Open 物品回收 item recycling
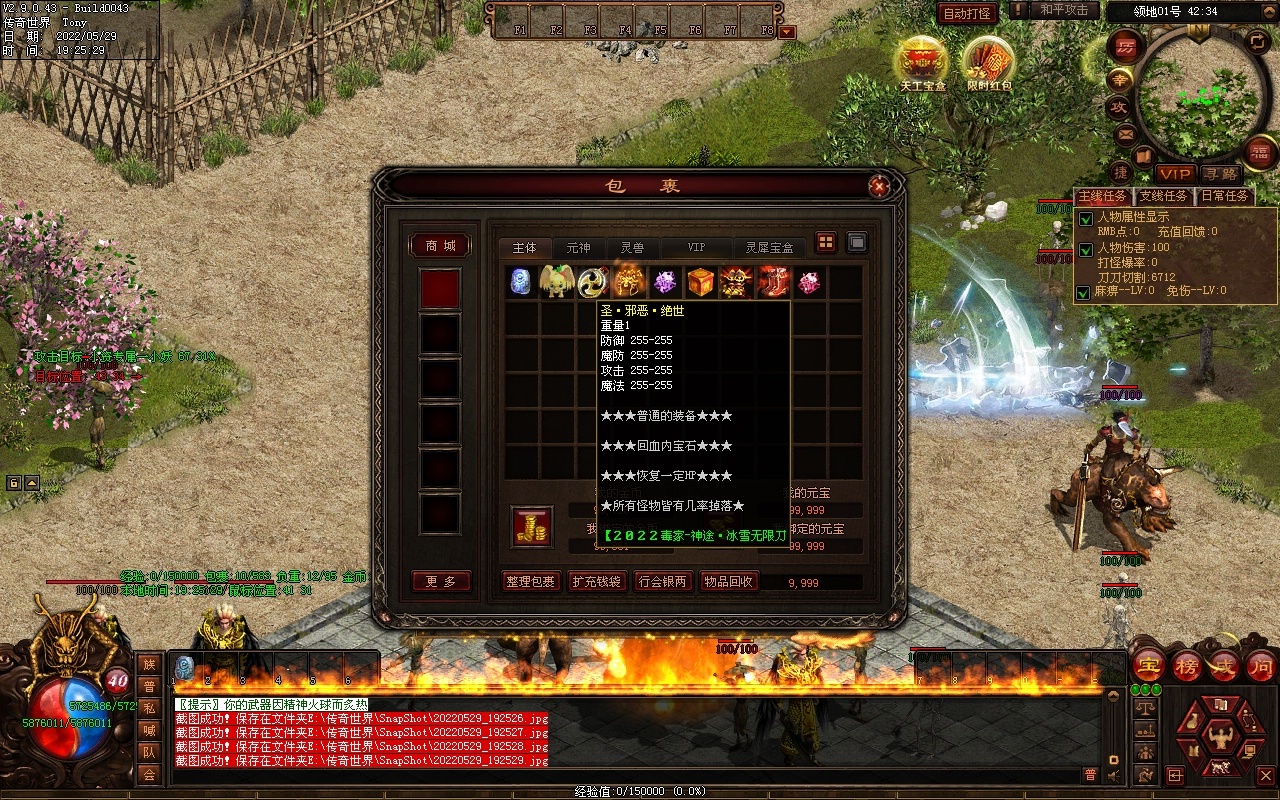The image size is (1280, 800). point(728,581)
